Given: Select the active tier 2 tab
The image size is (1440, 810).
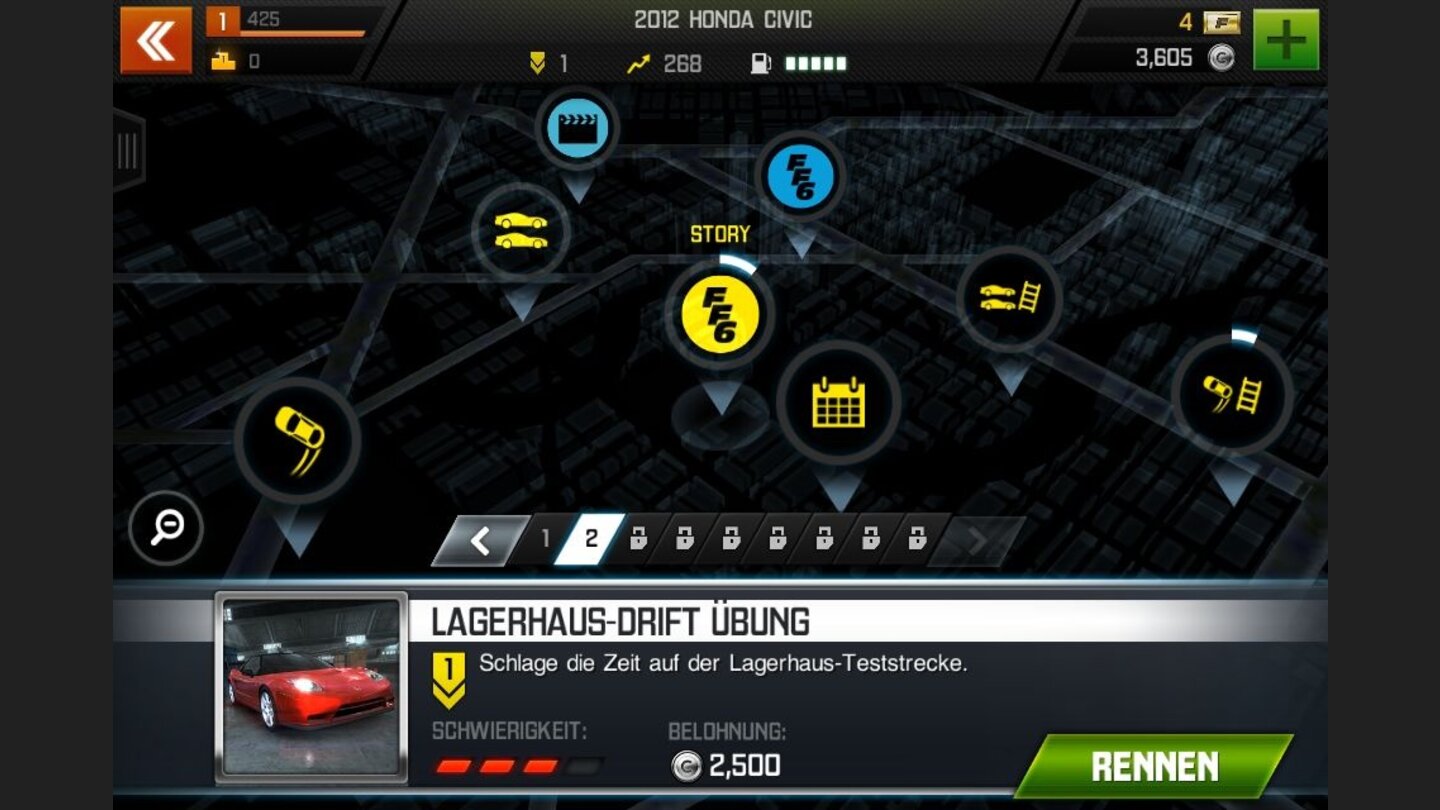Looking at the screenshot, I should click(592, 537).
